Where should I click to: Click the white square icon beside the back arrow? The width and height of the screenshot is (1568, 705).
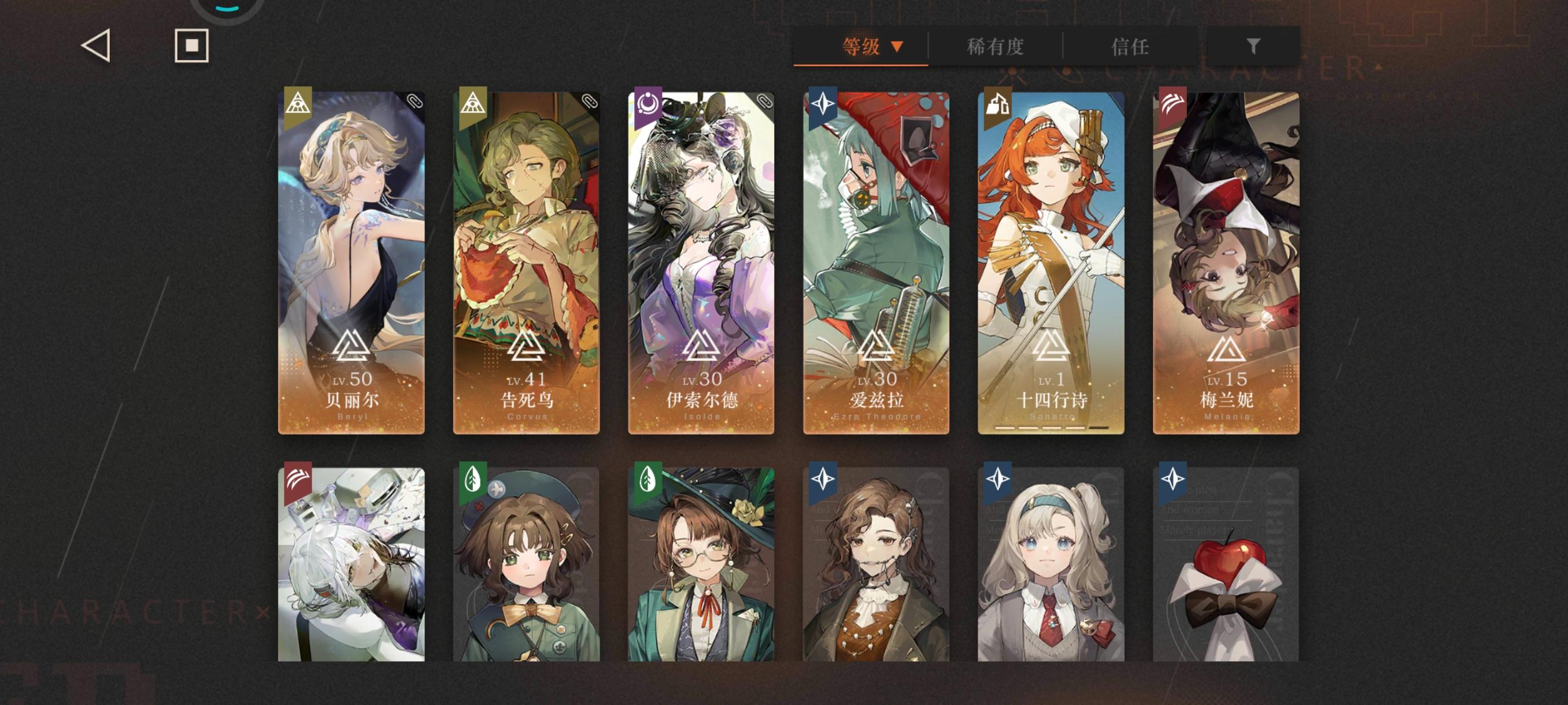[x=192, y=47]
